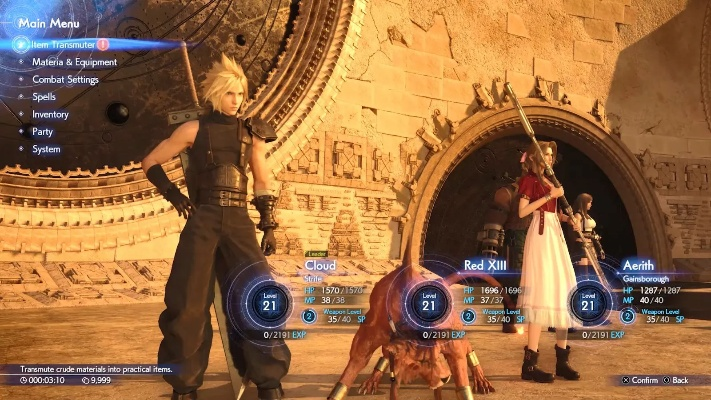Open Combat Settings

[x=68, y=79]
